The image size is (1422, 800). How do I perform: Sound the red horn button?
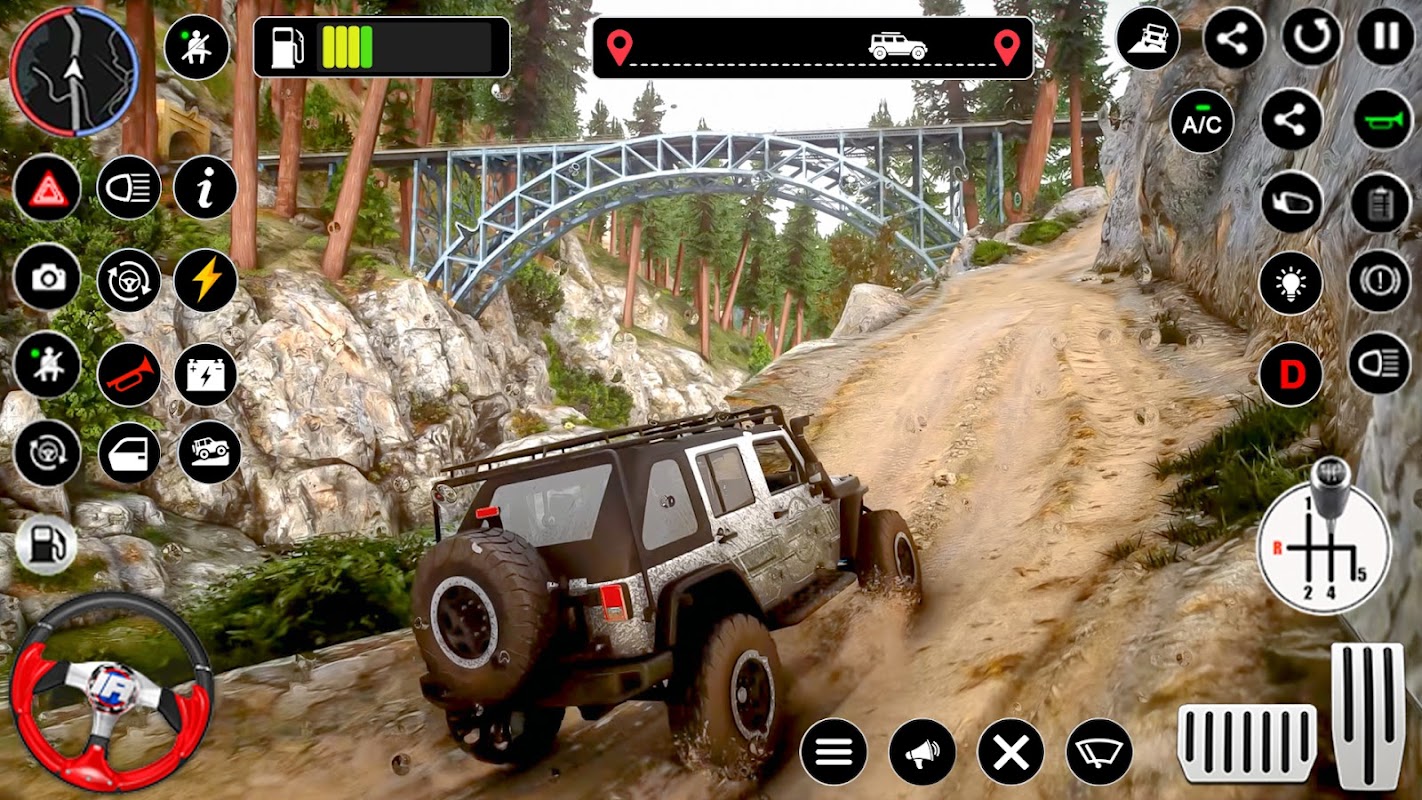point(129,374)
